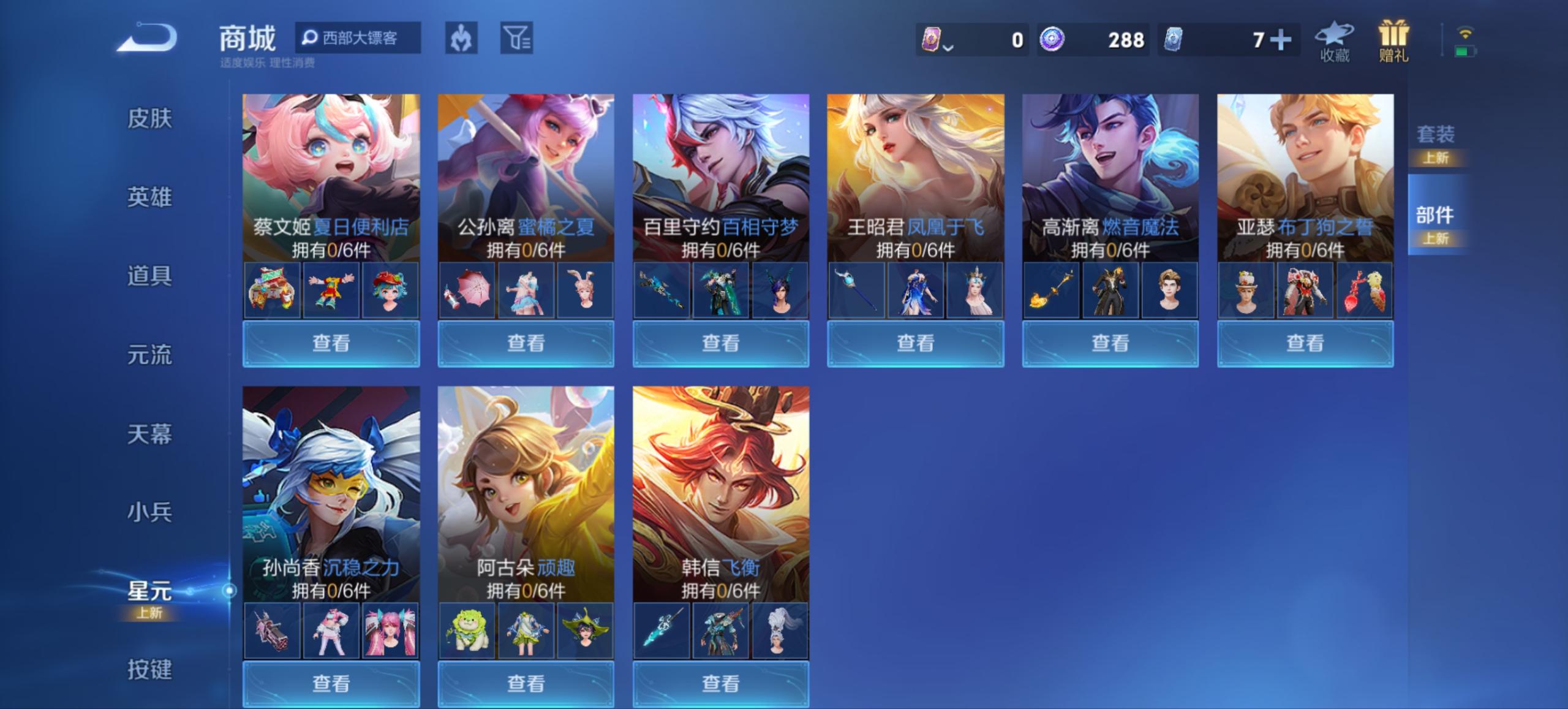
Task: Click the magnifier icon in the search box
Action: 311,37
